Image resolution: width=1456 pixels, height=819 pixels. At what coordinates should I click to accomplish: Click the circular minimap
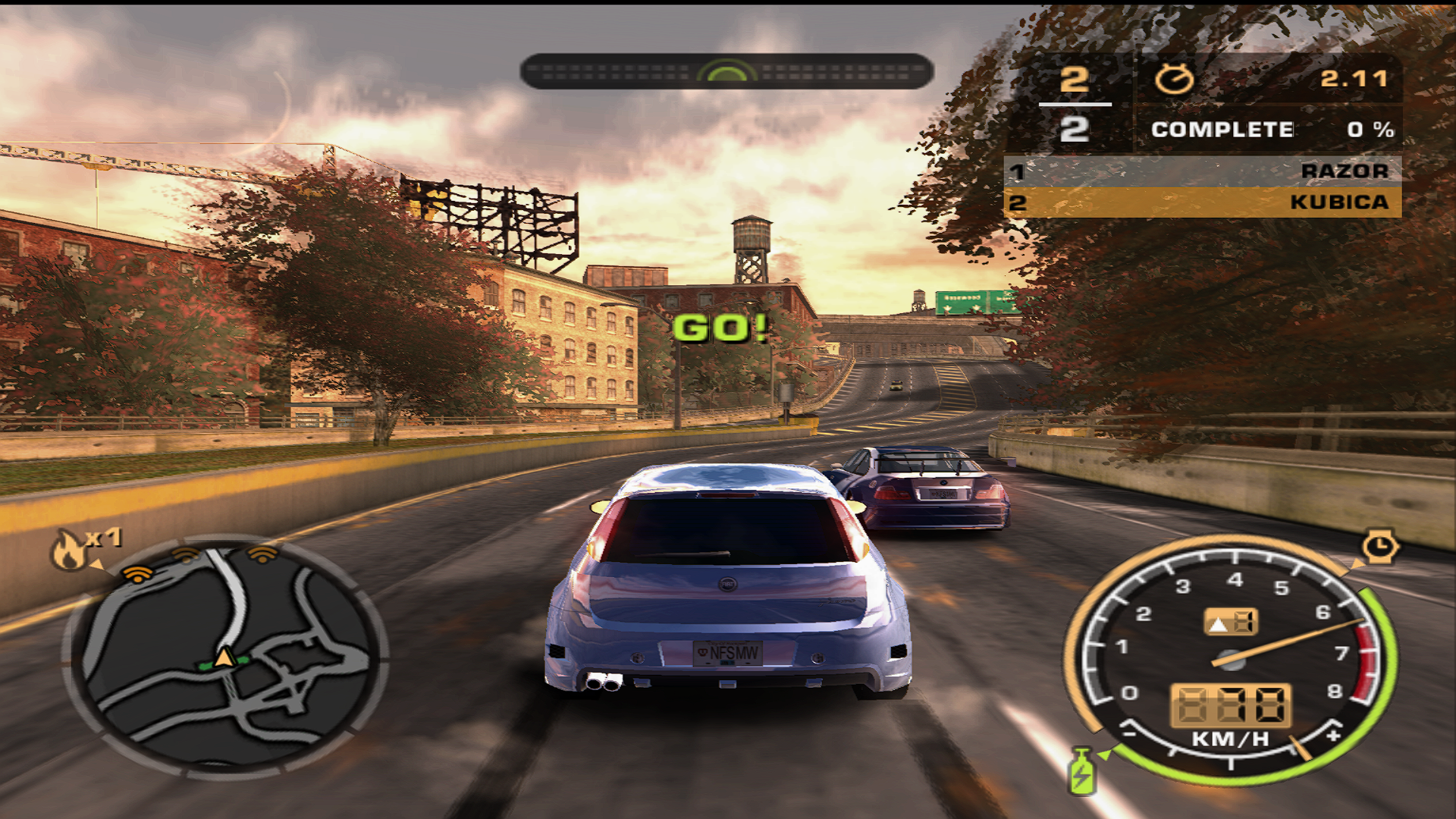pos(225,657)
